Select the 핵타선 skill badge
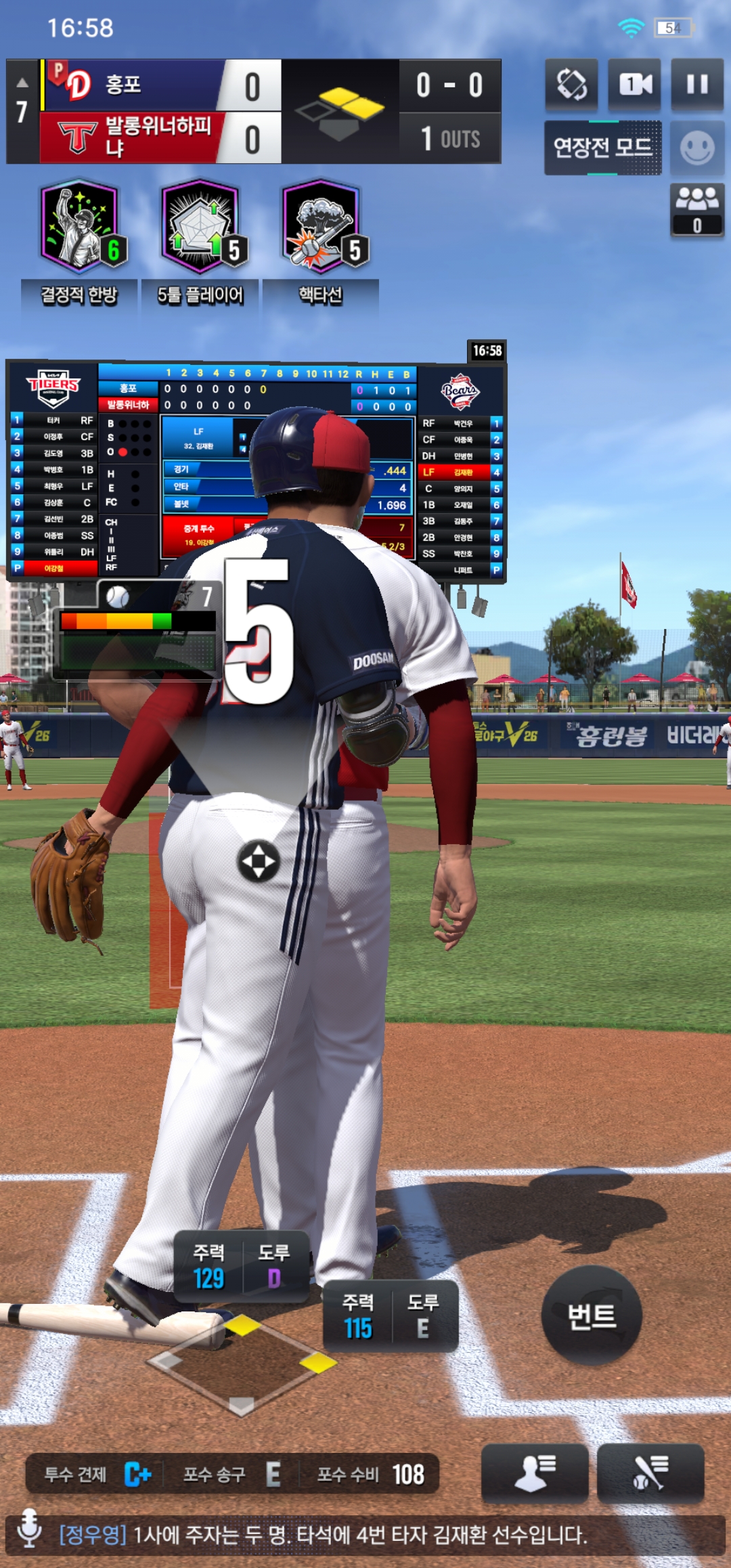The height and width of the screenshot is (1568, 731). [x=321, y=227]
